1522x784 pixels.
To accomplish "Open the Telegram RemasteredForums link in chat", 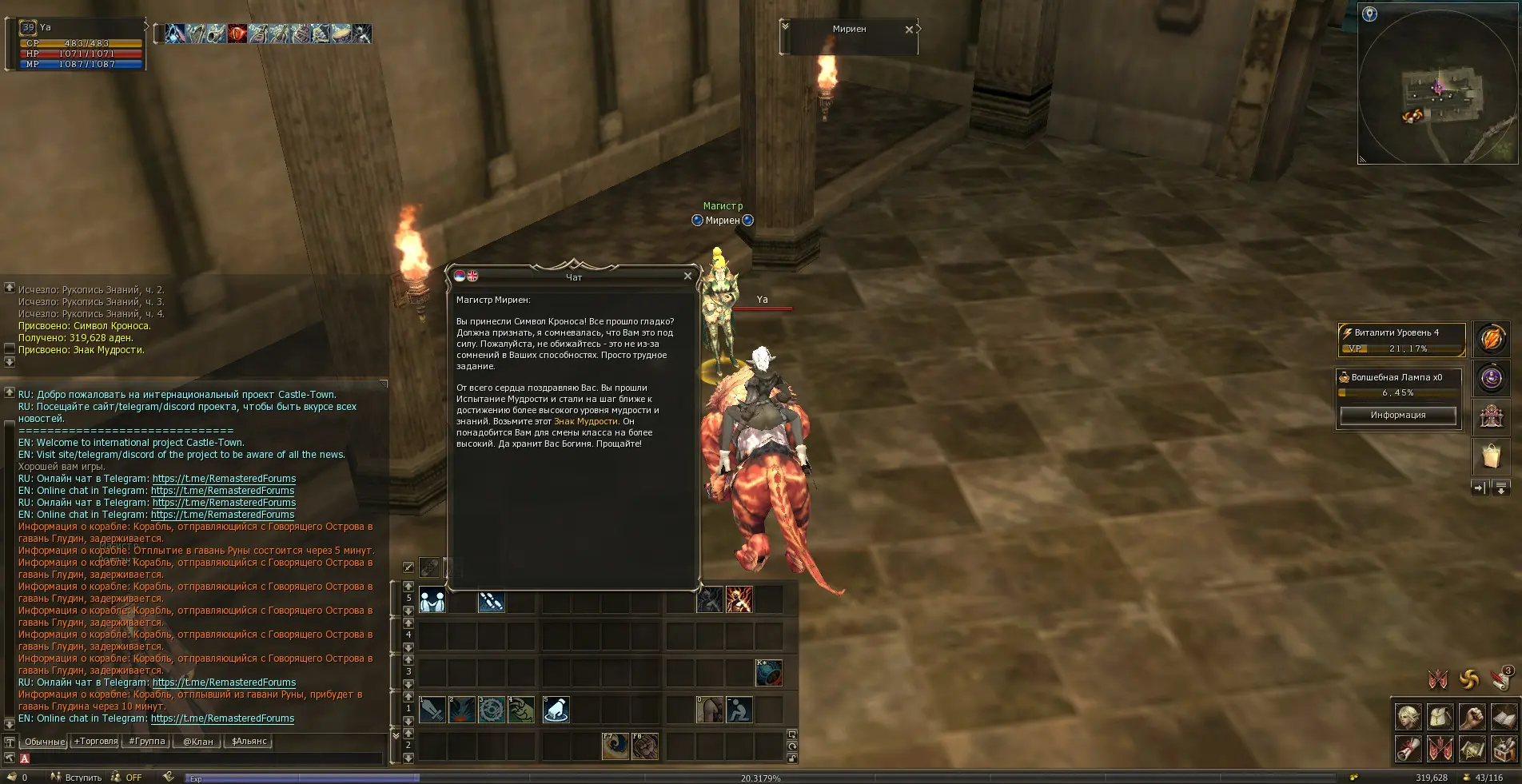I will tap(224, 479).
